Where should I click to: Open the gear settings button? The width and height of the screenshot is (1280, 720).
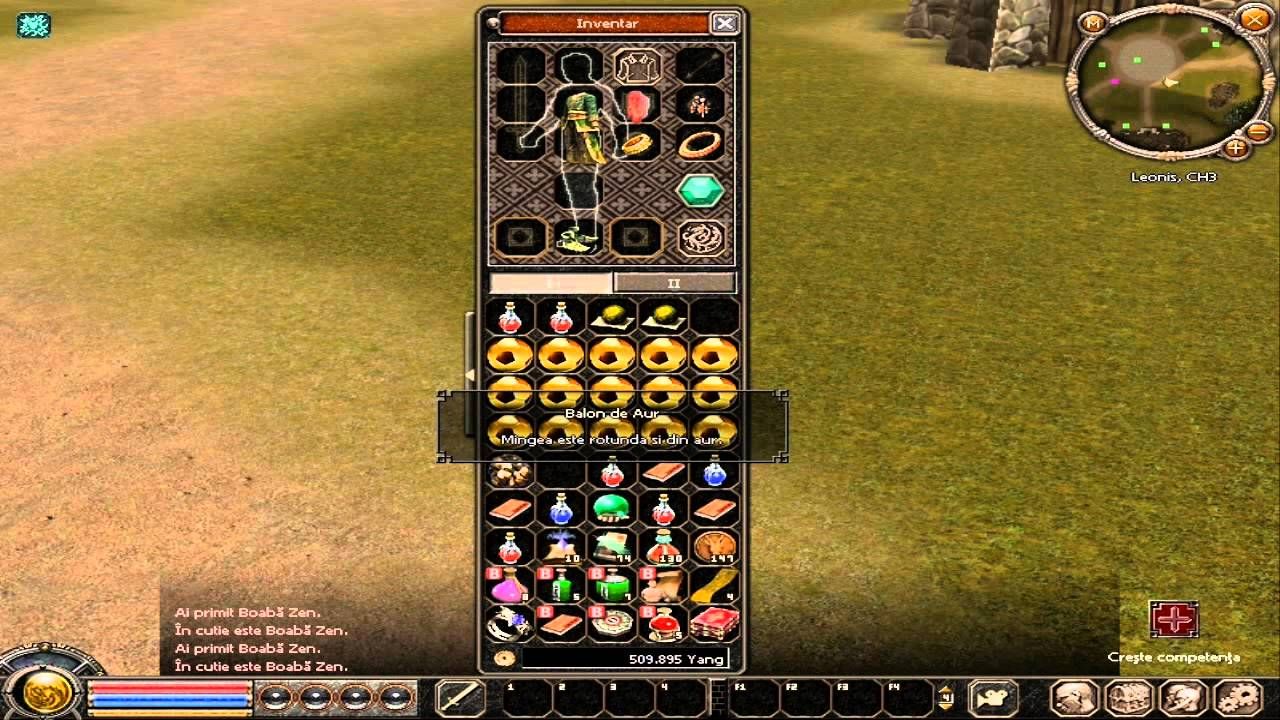coord(1238,698)
